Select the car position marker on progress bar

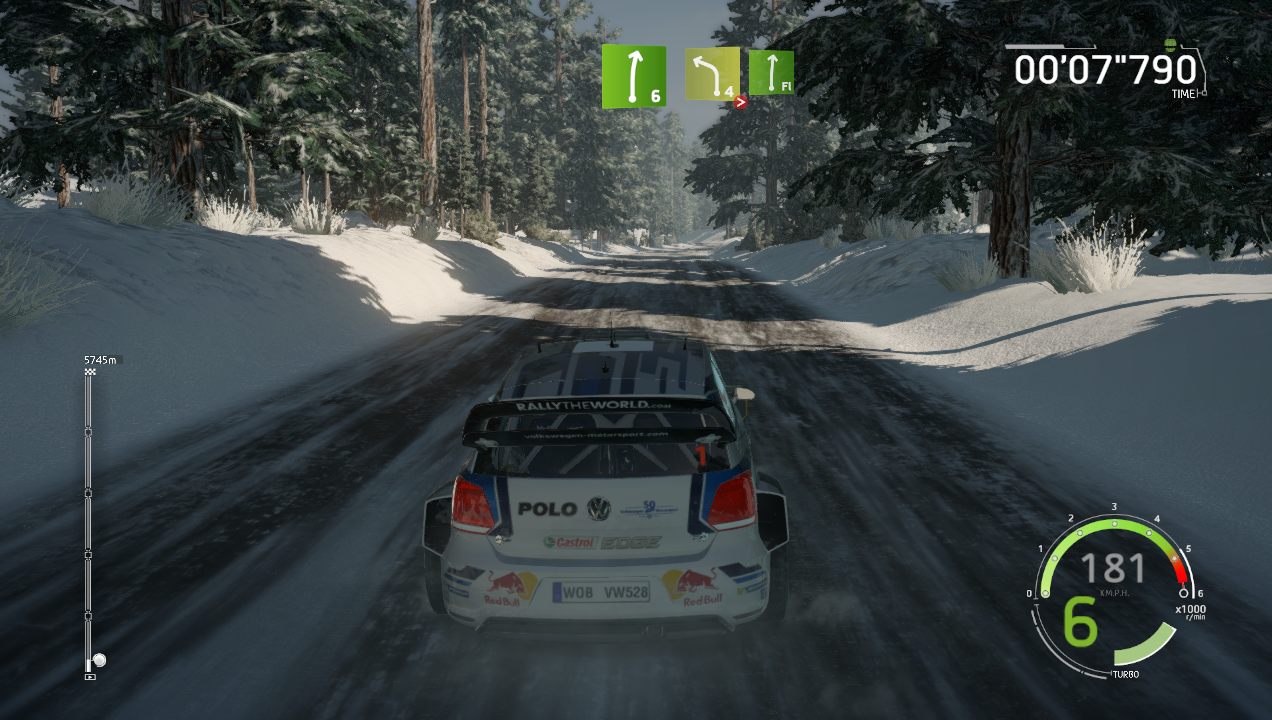tap(98, 660)
